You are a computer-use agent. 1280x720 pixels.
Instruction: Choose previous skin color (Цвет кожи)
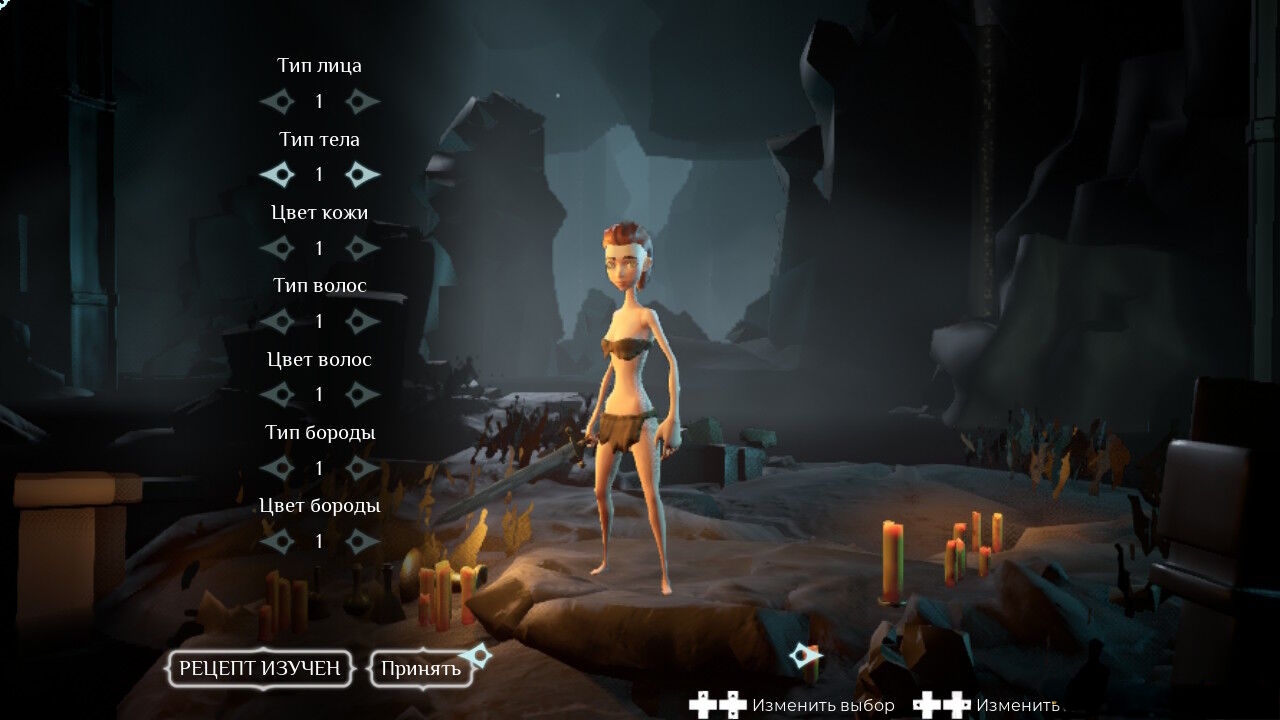[x=277, y=248]
